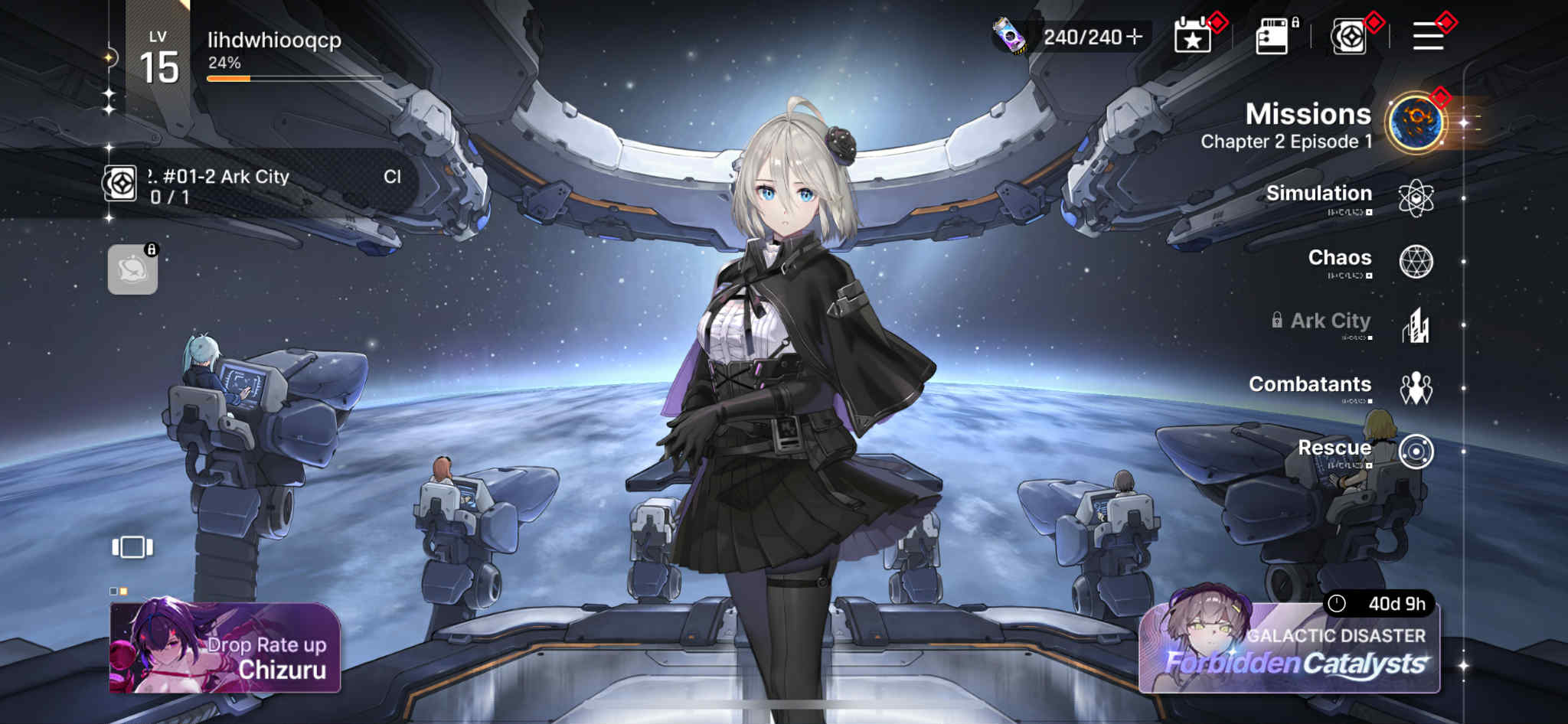The image size is (1568, 724).
Task: Click the locked grey planet icon on left
Action: click(x=132, y=269)
